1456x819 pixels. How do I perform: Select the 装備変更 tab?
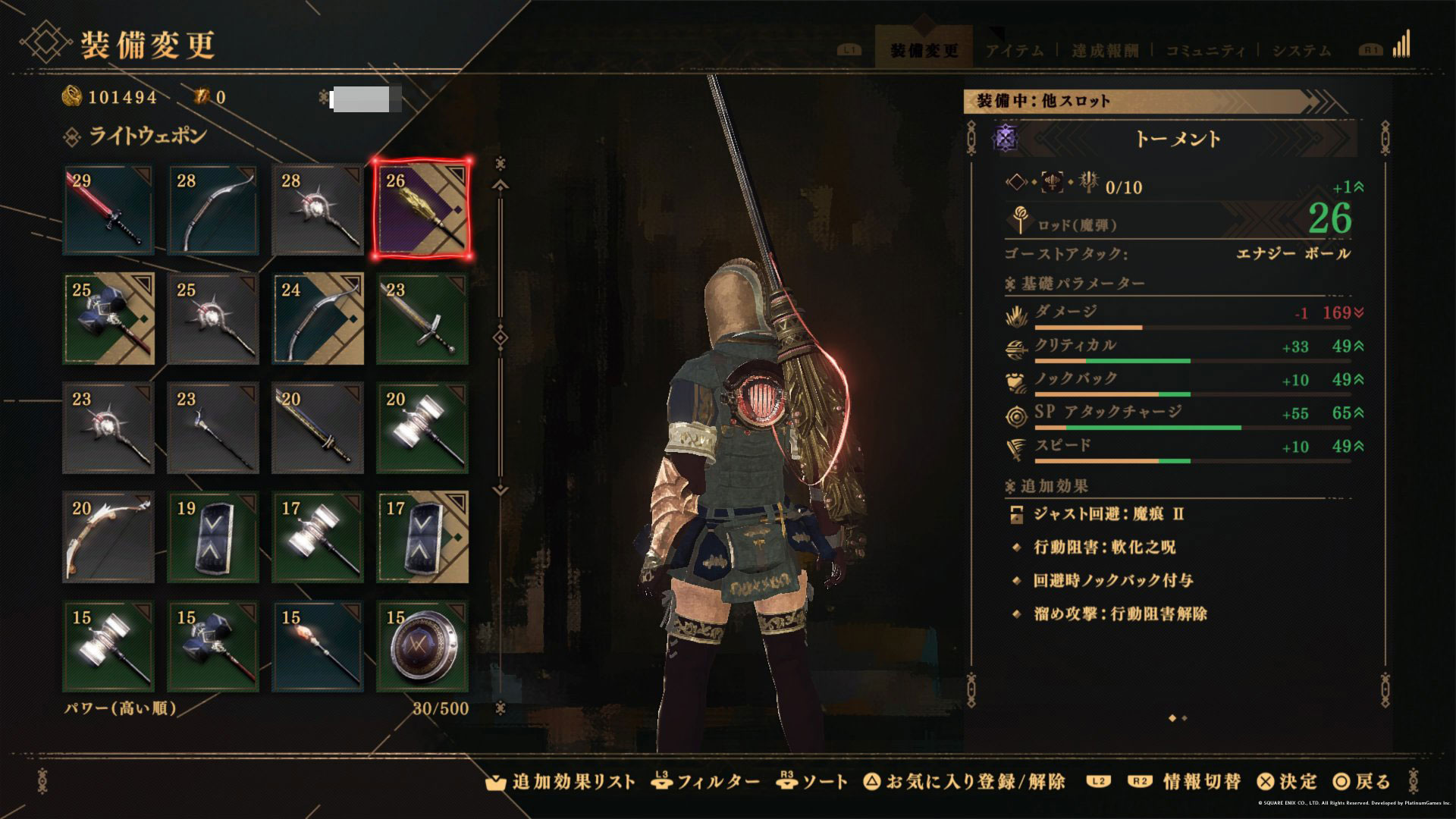tap(924, 51)
